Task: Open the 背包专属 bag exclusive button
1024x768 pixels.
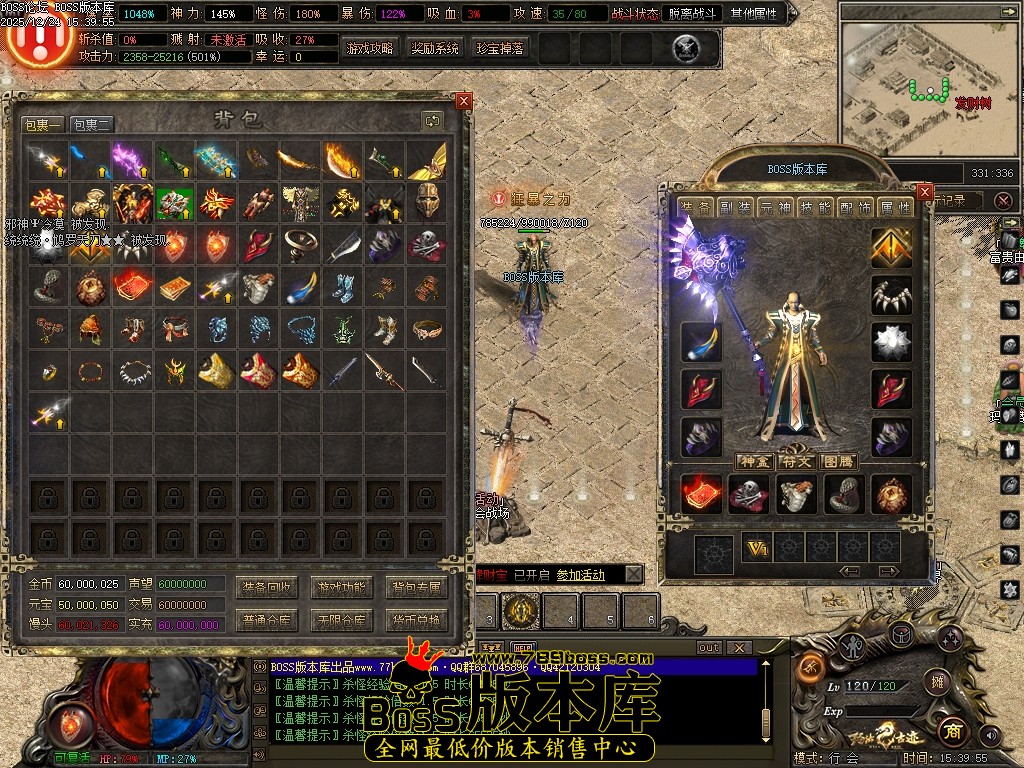Action: tap(416, 587)
